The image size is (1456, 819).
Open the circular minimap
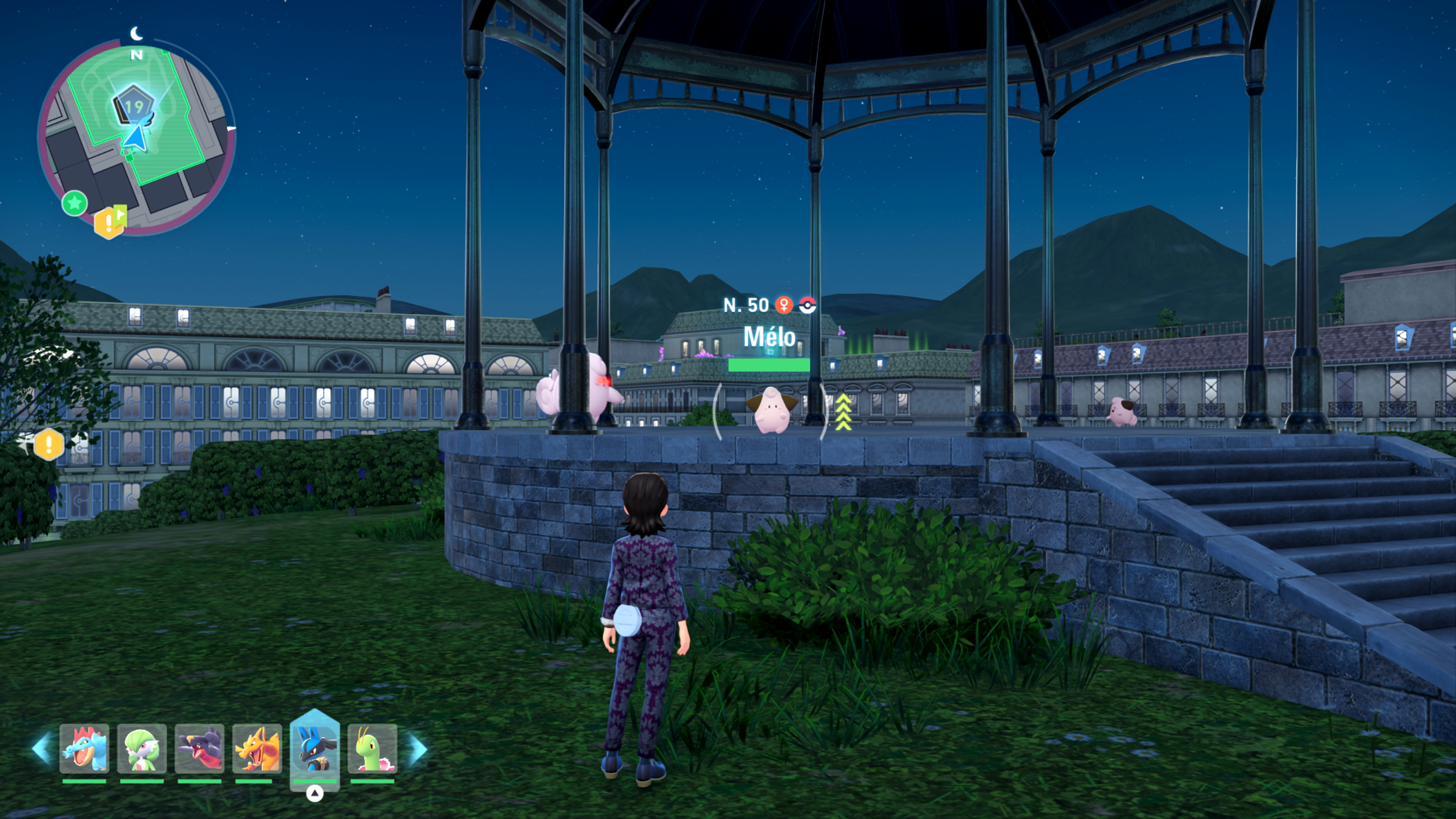(136, 136)
